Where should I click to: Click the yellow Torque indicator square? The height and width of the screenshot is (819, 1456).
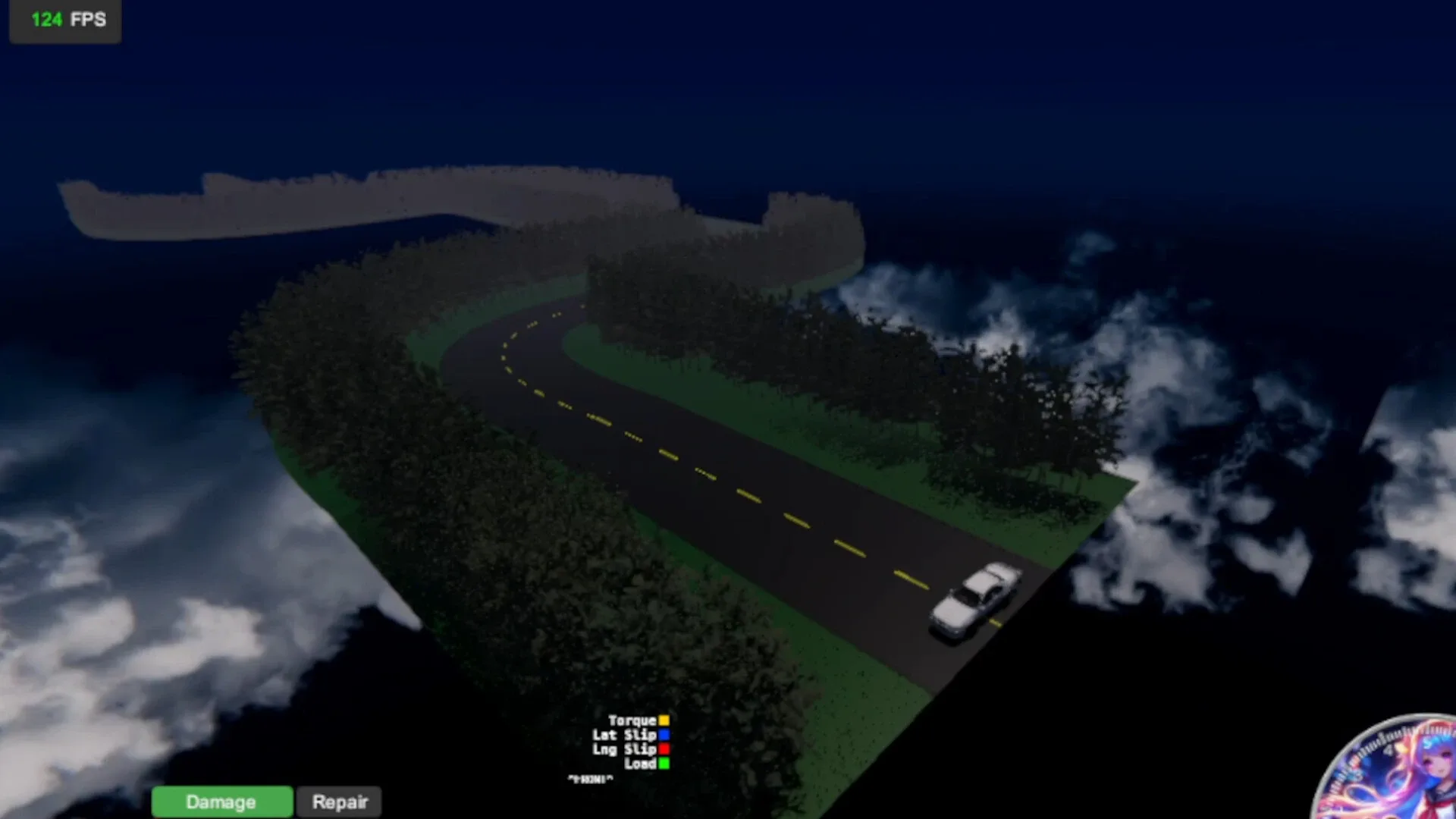point(664,720)
